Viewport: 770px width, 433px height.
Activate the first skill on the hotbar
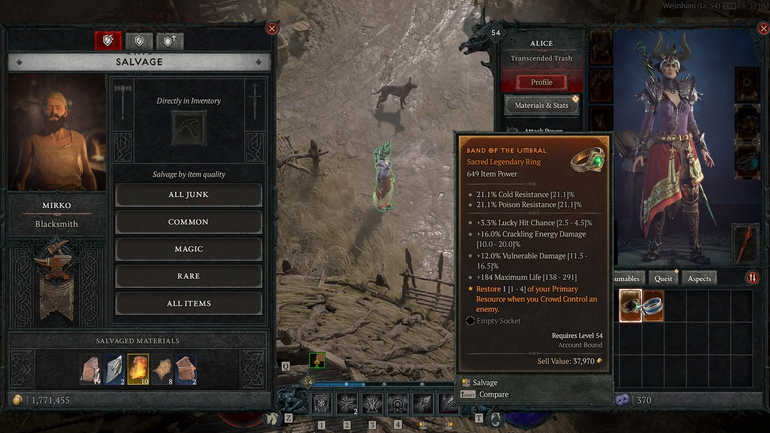tap(321, 404)
